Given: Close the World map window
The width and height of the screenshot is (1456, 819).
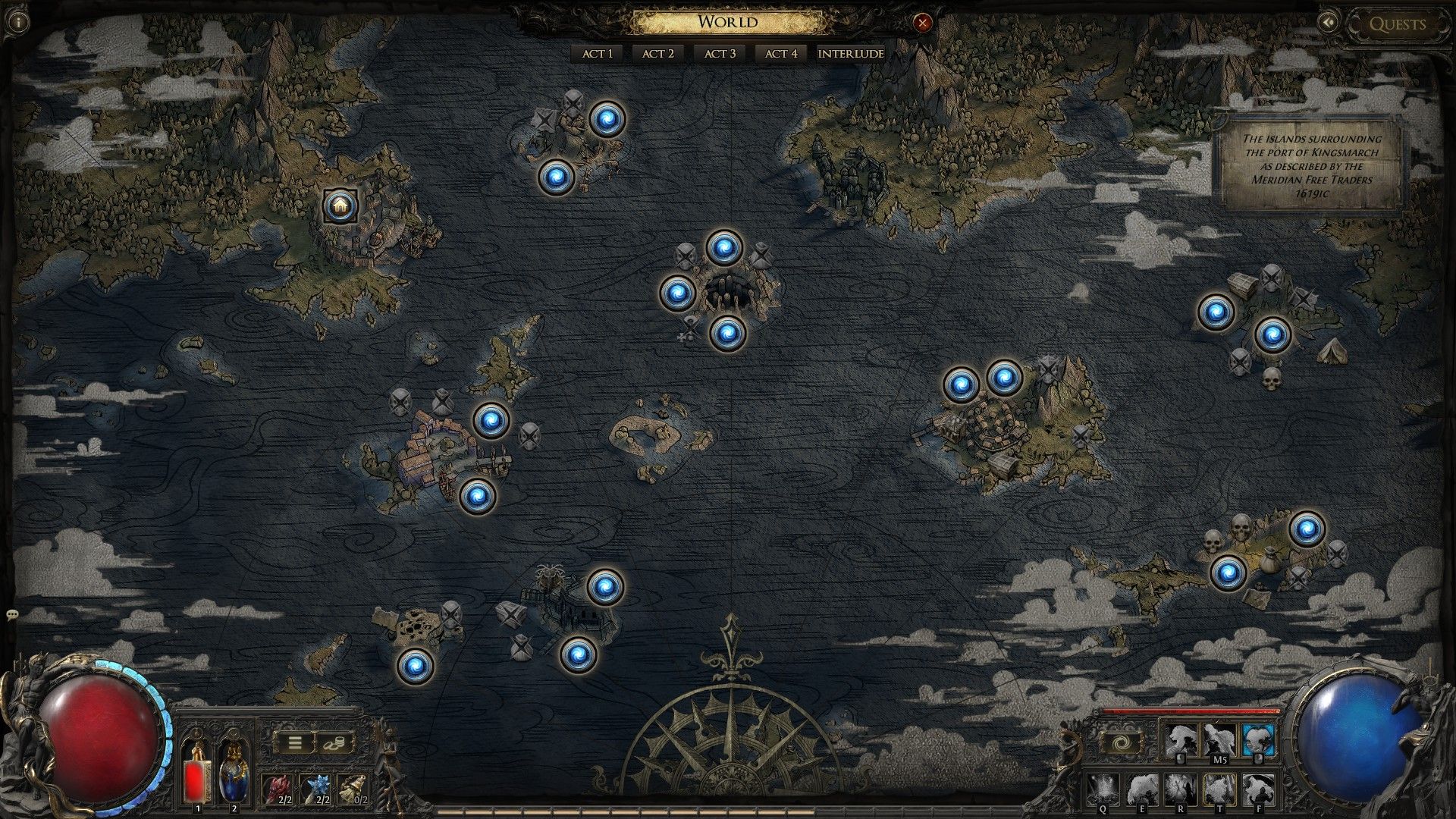Looking at the screenshot, I should coord(922,23).
